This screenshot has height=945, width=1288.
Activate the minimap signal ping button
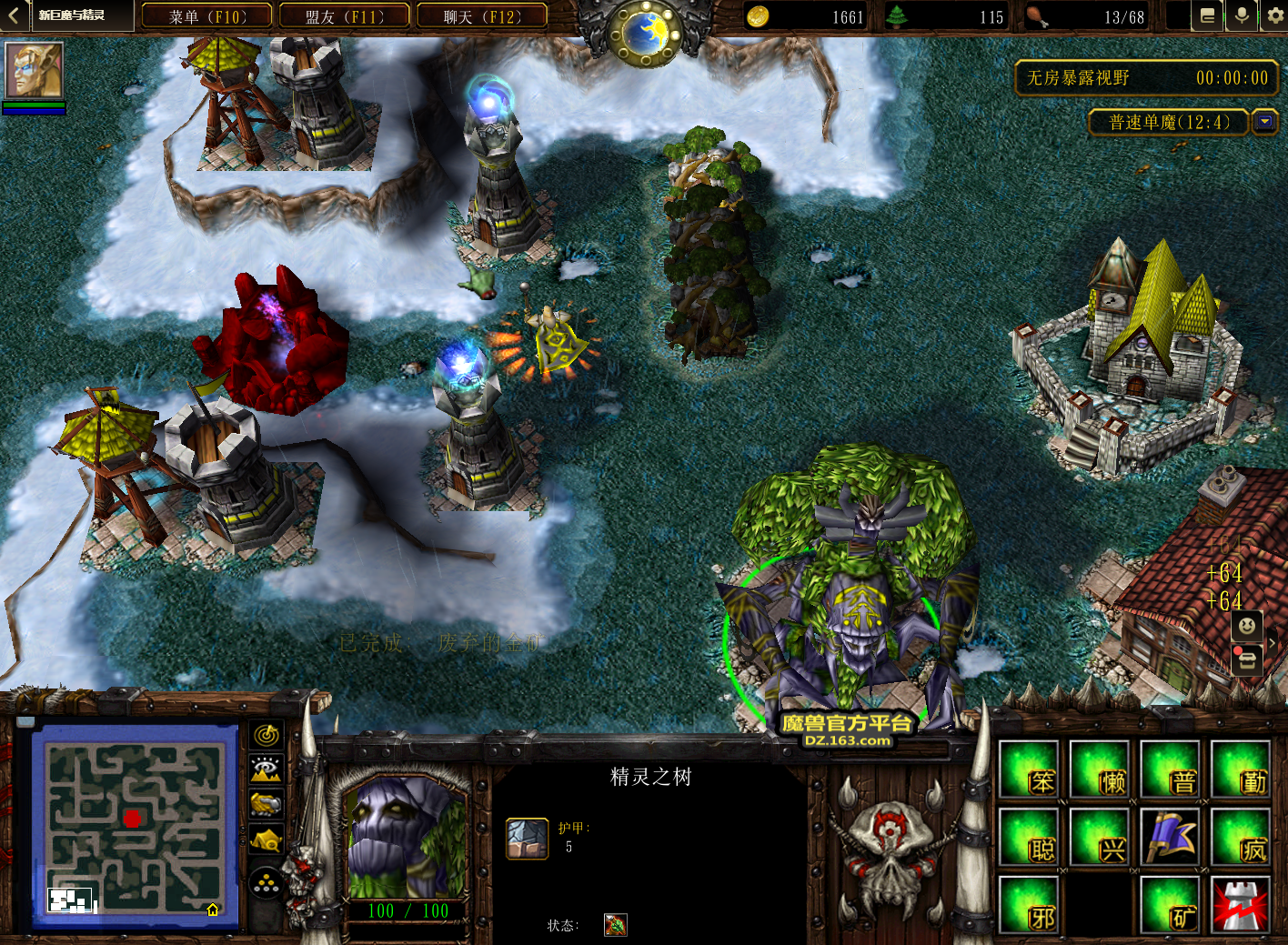[267, 735]
